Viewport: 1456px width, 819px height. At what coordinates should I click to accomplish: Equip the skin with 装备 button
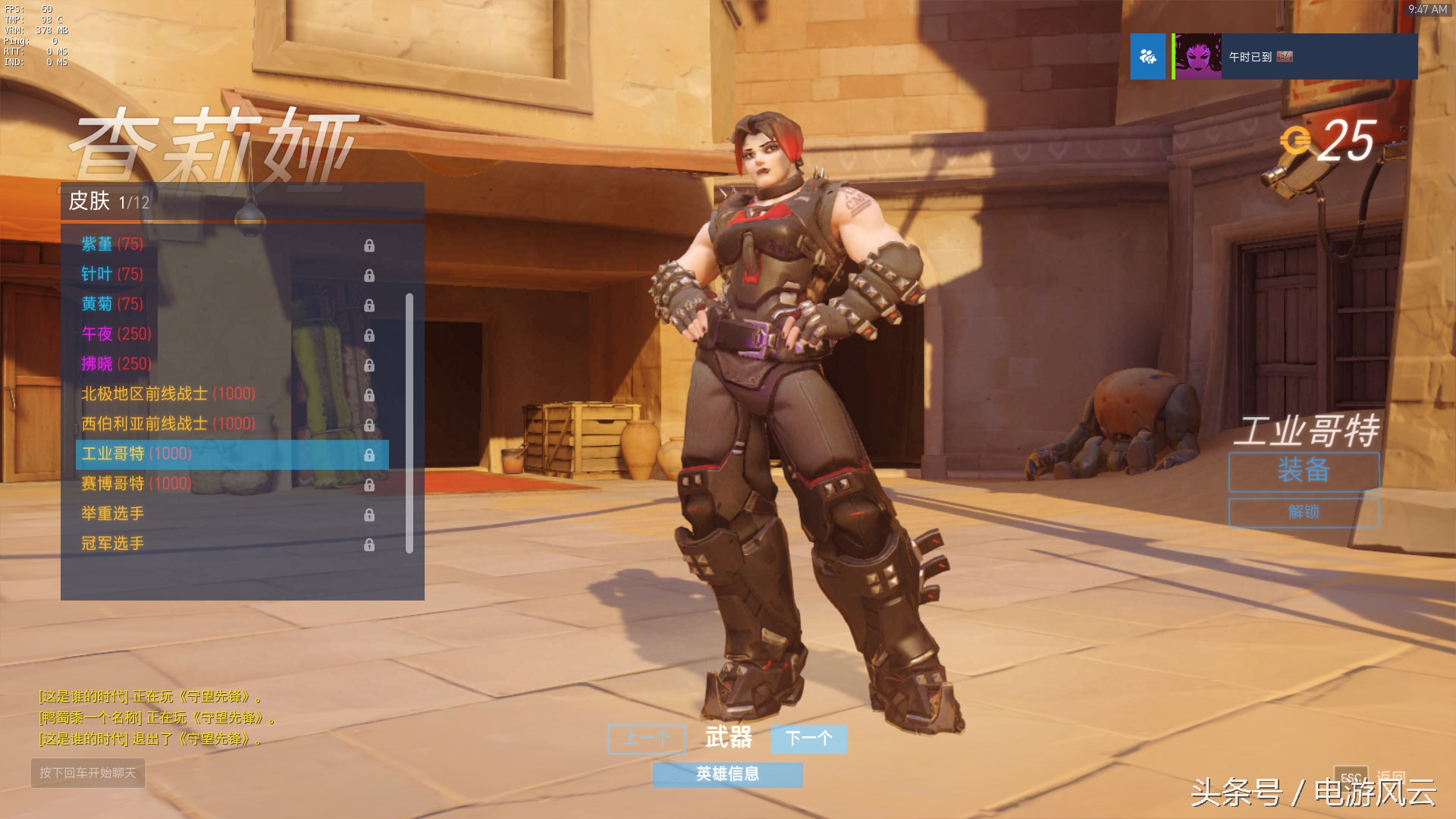[x=1303, y=471]
